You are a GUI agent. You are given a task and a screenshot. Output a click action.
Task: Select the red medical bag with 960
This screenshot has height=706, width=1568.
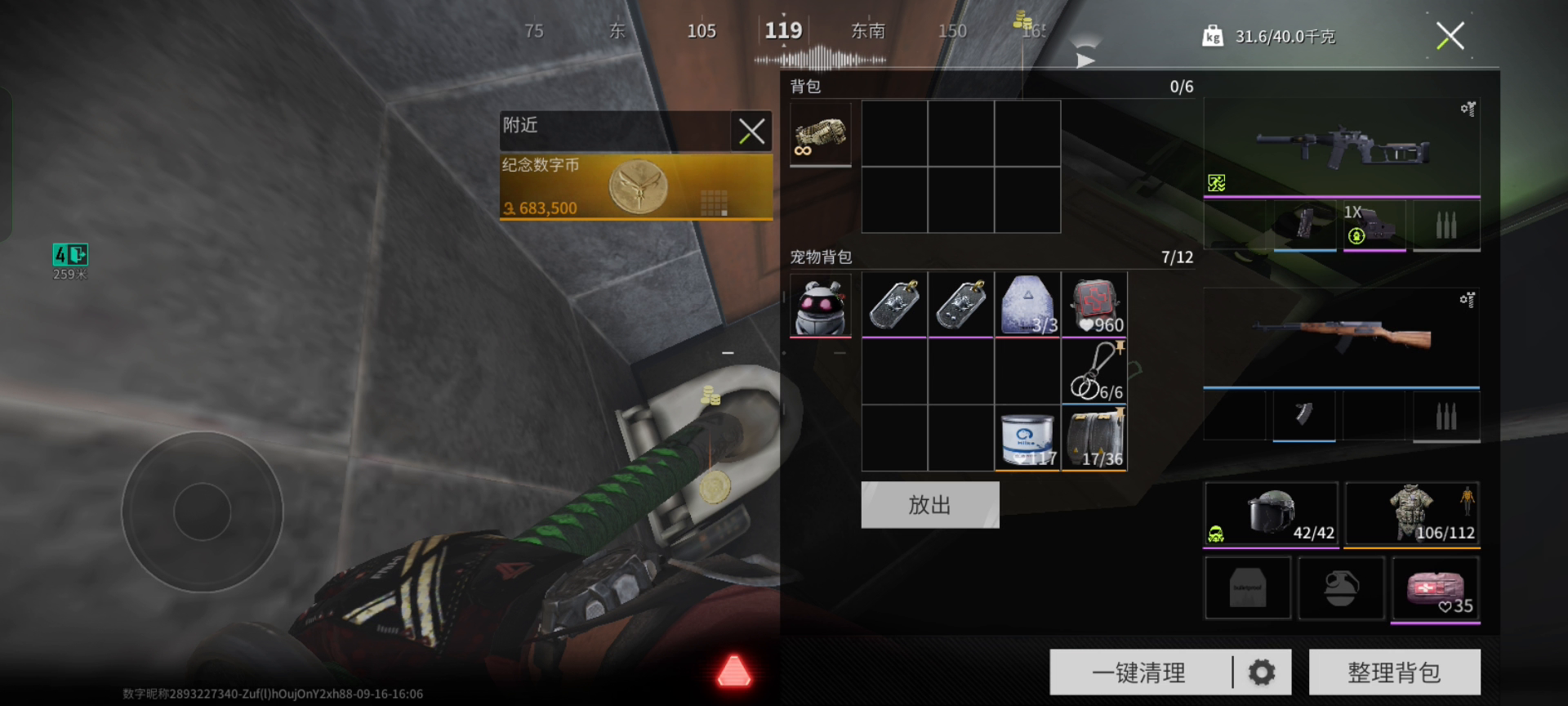click(x=1094, y=305)
